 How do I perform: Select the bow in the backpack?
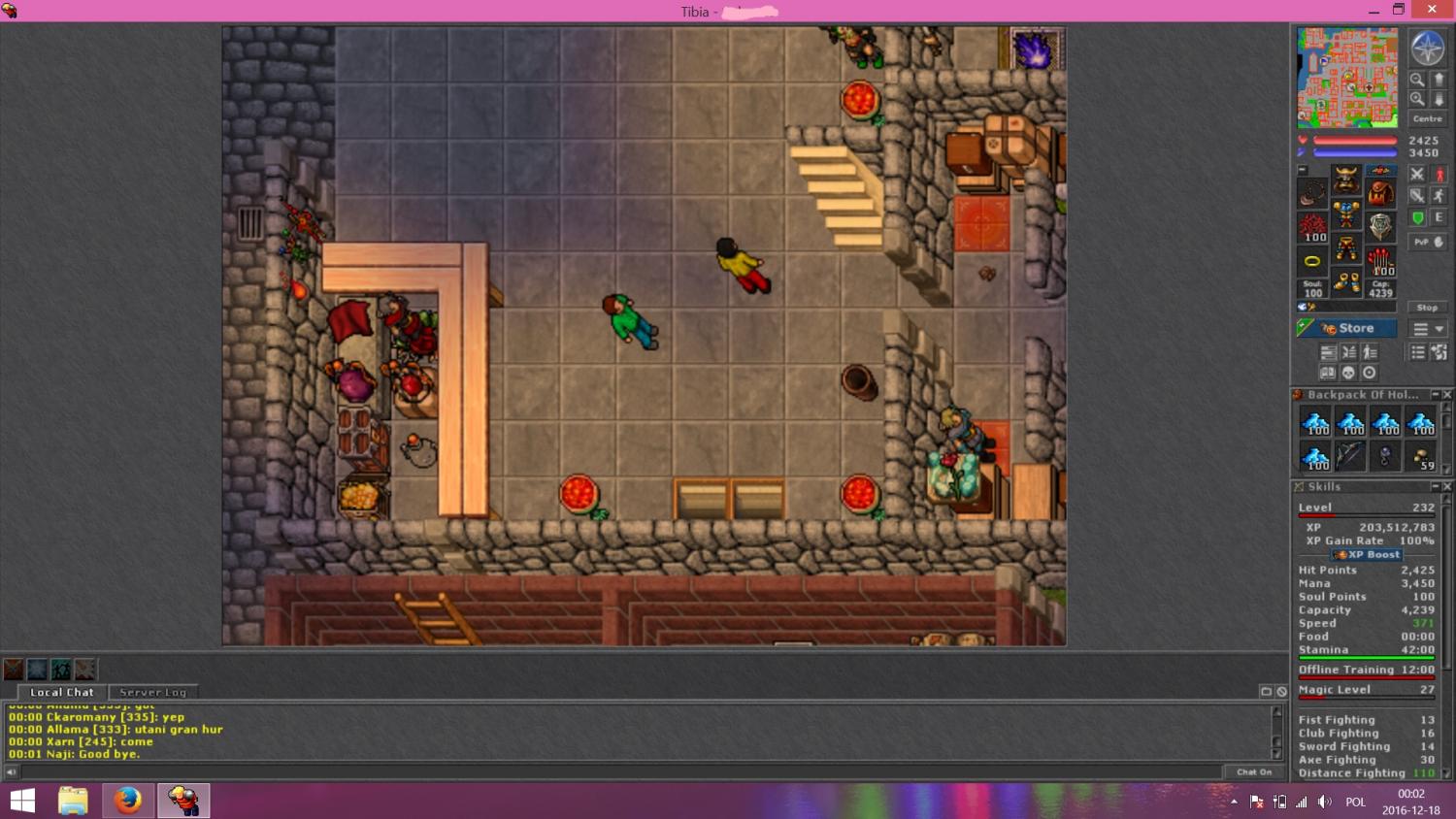(x=1350, y=455)
